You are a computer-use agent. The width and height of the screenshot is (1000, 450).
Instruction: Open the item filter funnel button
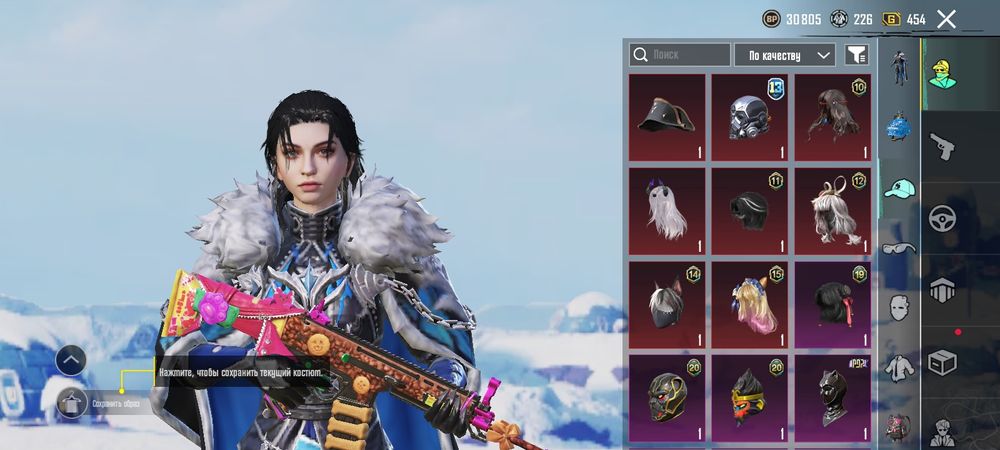856,55
